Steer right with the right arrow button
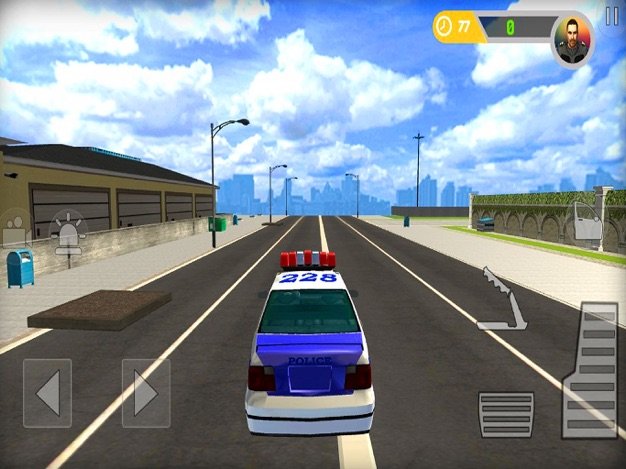626x469 pixels. (146, 393)
